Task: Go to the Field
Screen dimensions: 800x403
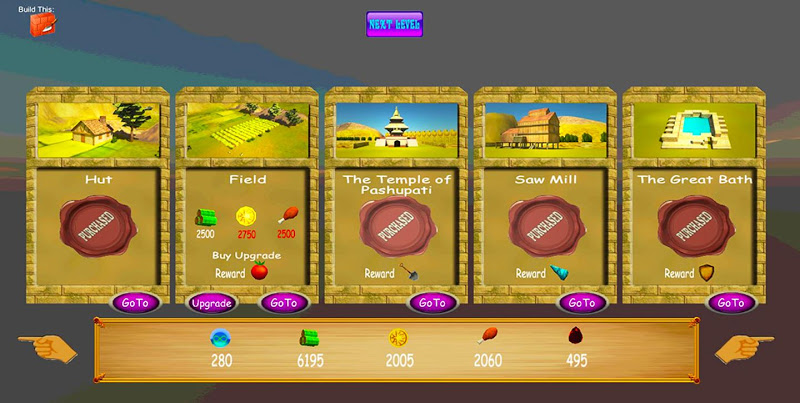Action: tap(283, 302)
